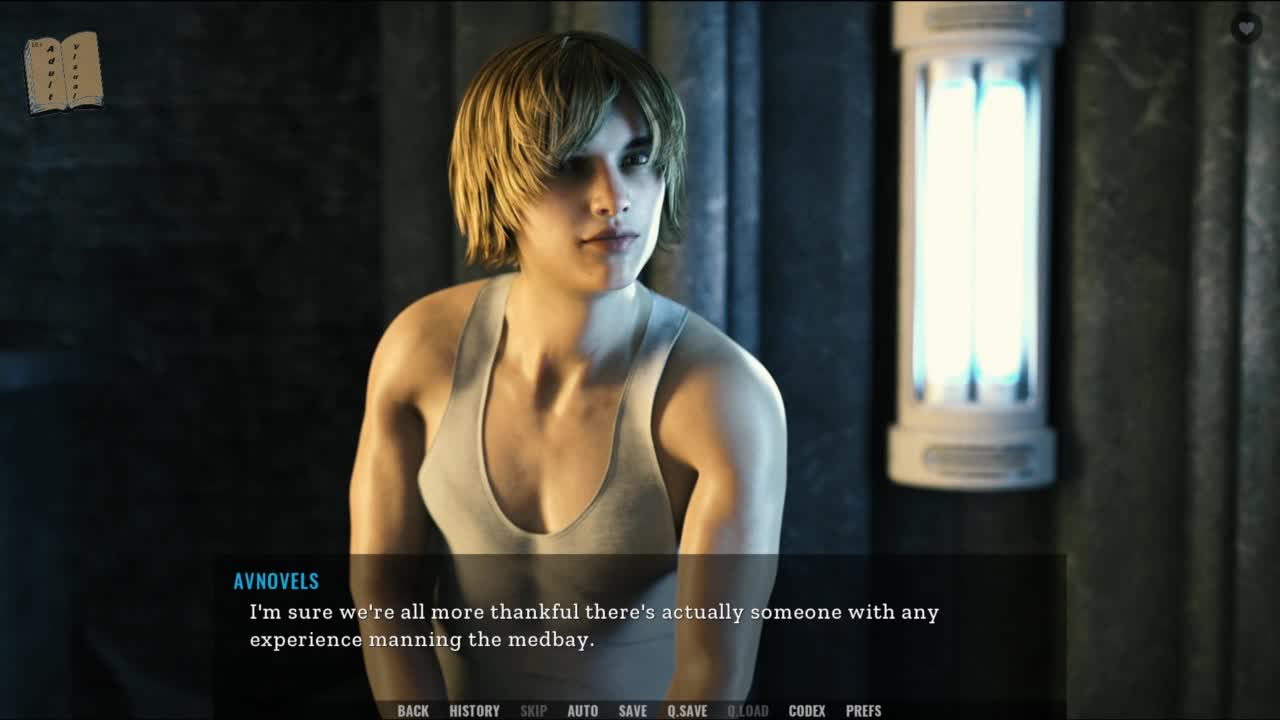Screen dimensions: 1280x720
Task: Click the open book logo icon
Action: 63,73
